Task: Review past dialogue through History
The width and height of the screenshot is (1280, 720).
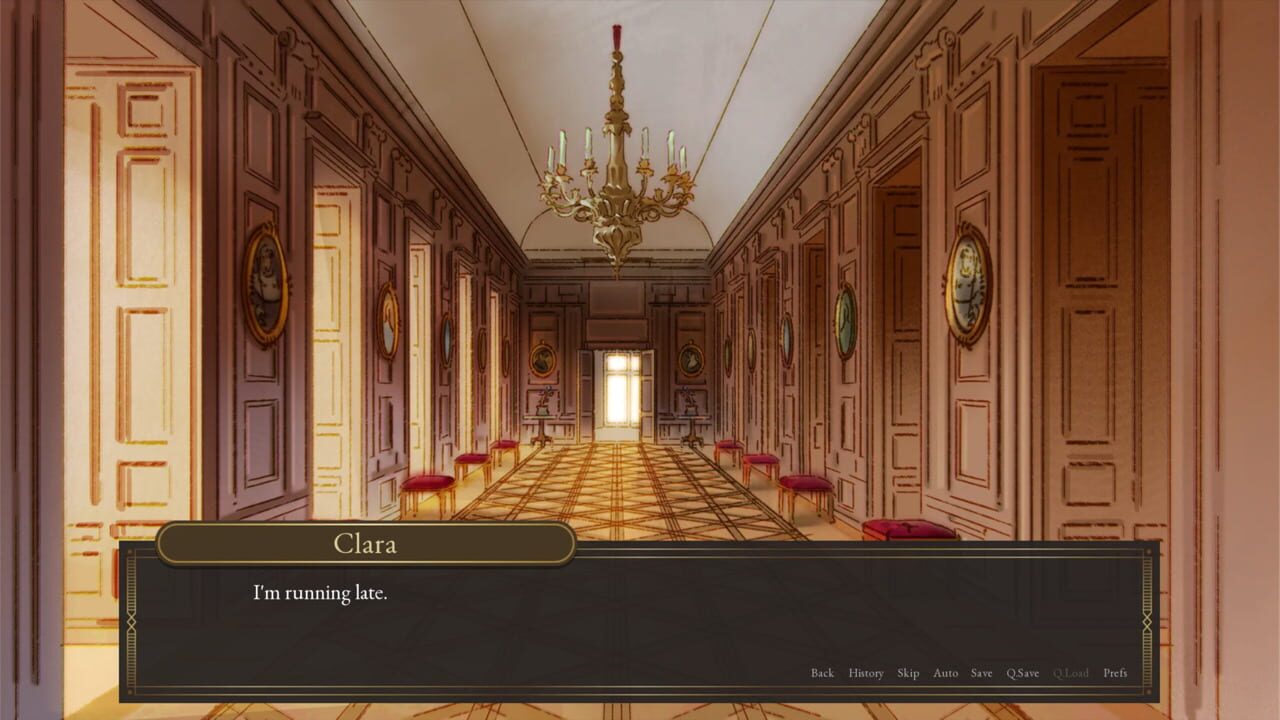Action: (866, 673)
